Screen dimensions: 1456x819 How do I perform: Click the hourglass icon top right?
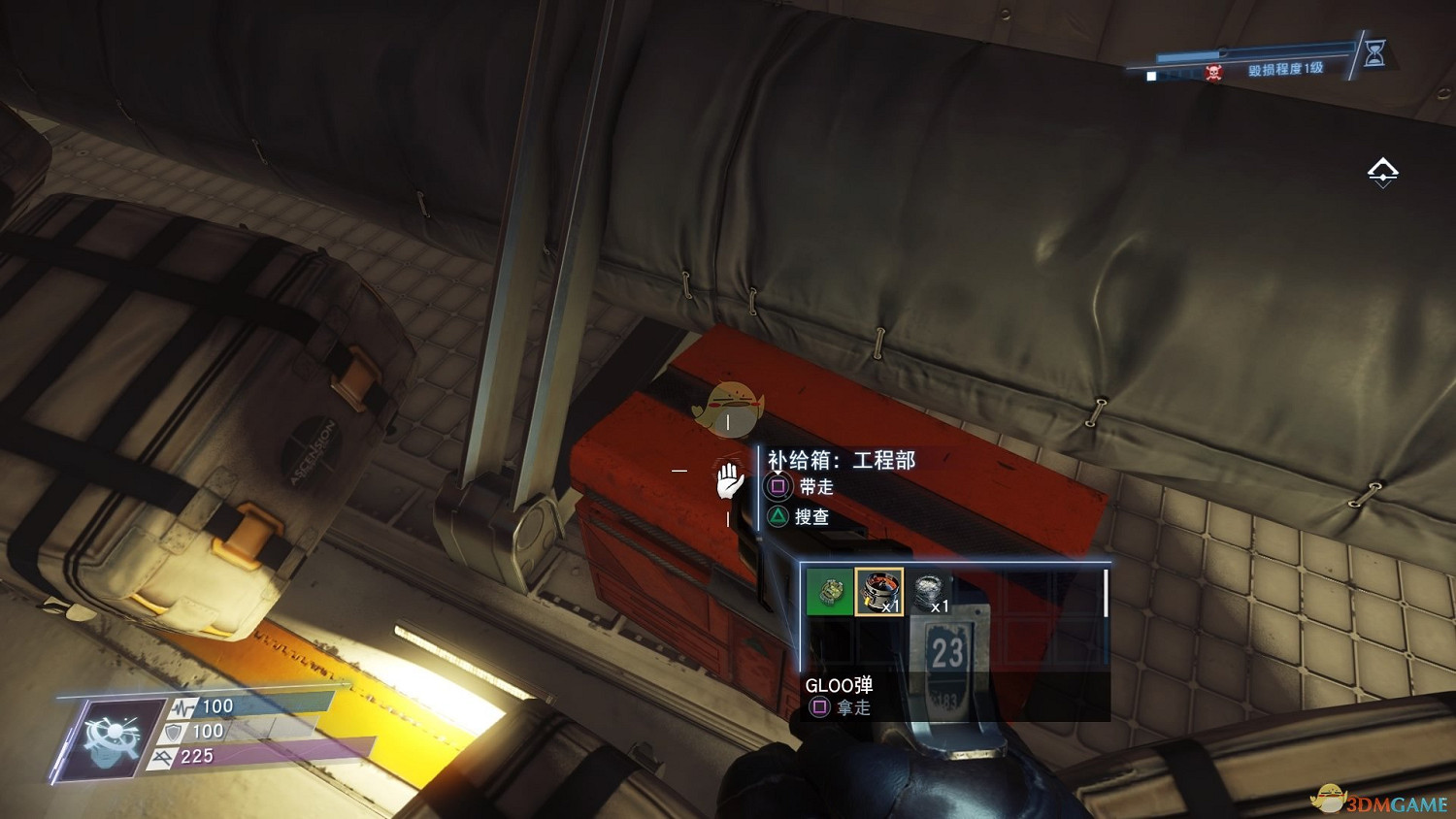[x=1377, y=54]
